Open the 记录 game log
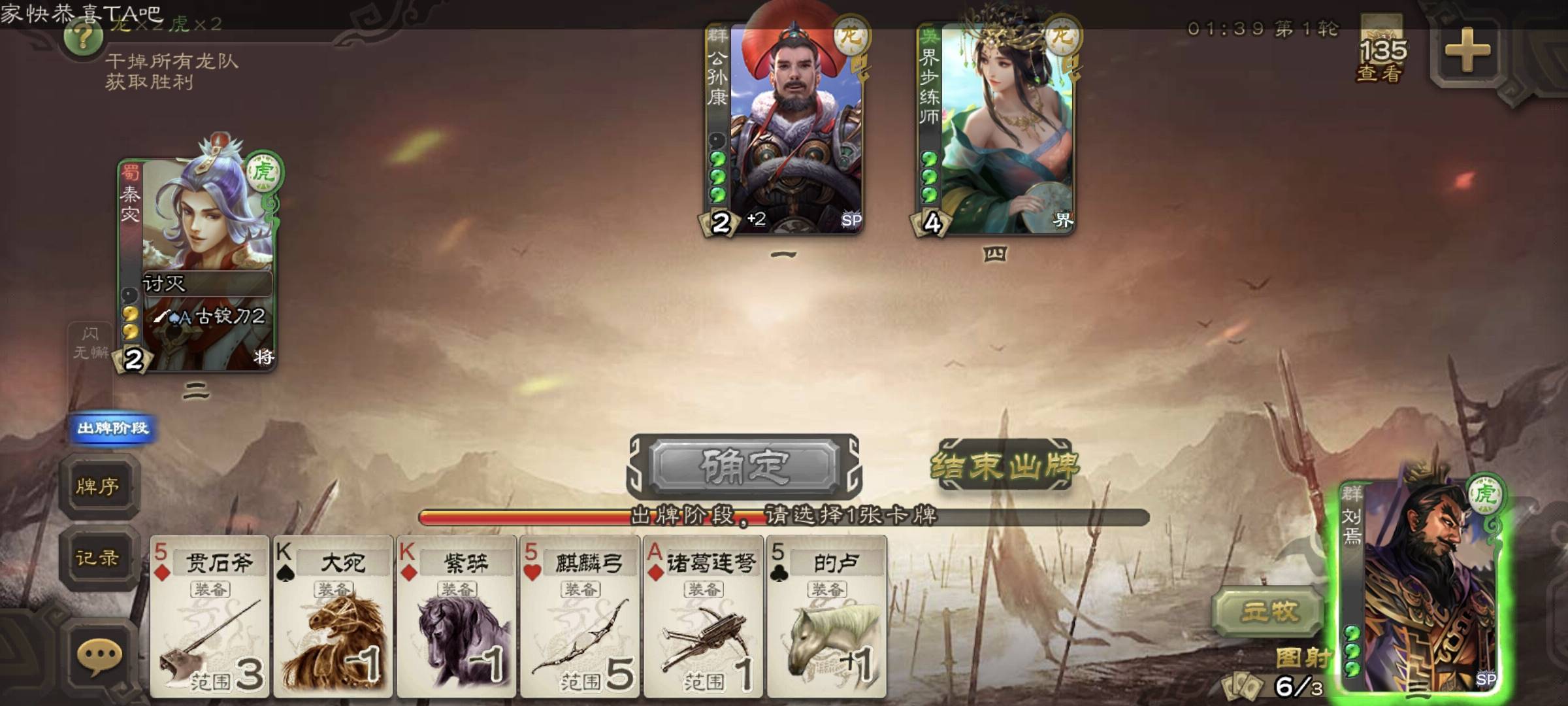 click(x=98, y=558)
